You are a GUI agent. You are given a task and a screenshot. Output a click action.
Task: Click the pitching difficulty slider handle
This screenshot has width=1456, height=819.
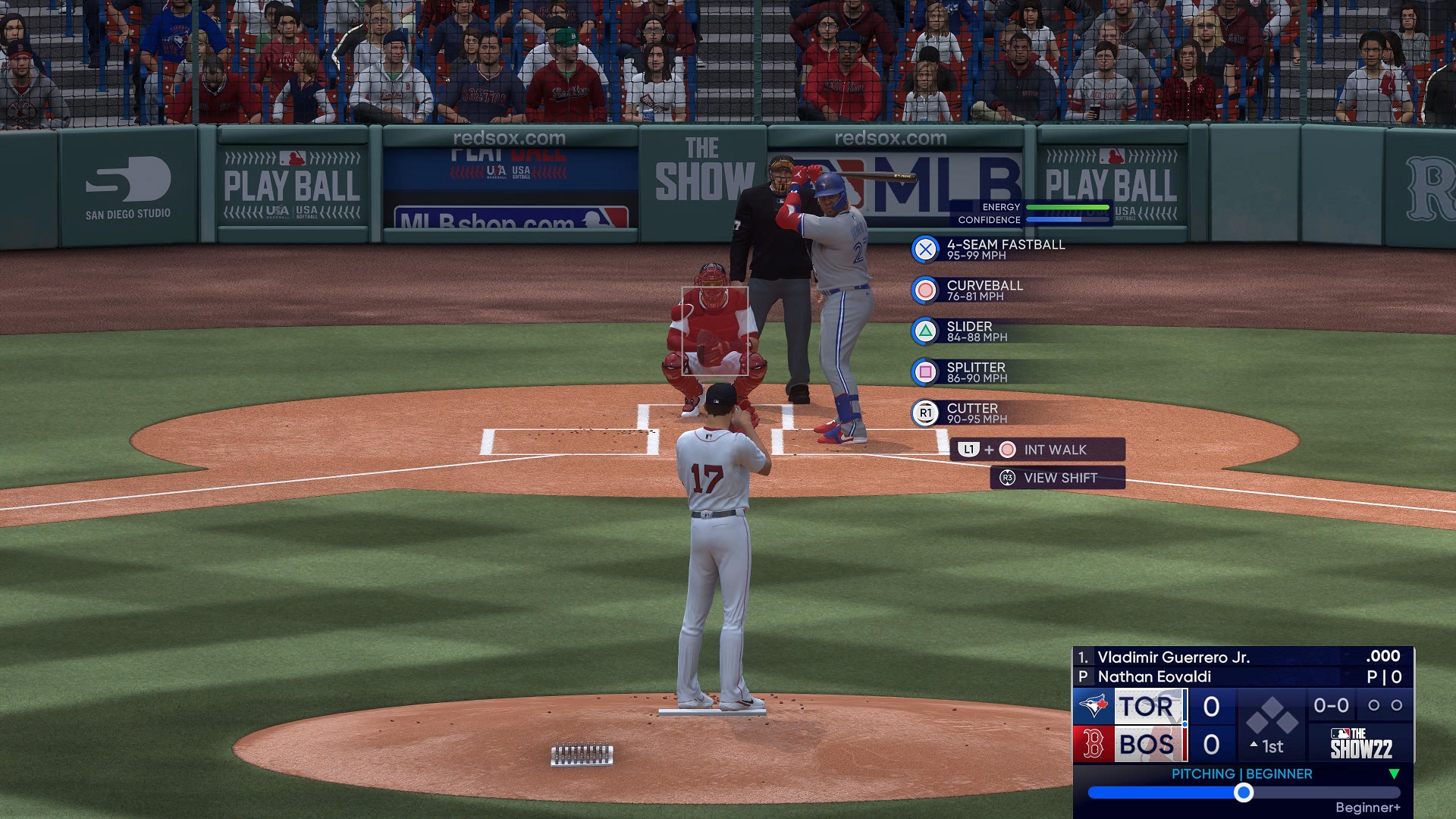pos(1243,792)
